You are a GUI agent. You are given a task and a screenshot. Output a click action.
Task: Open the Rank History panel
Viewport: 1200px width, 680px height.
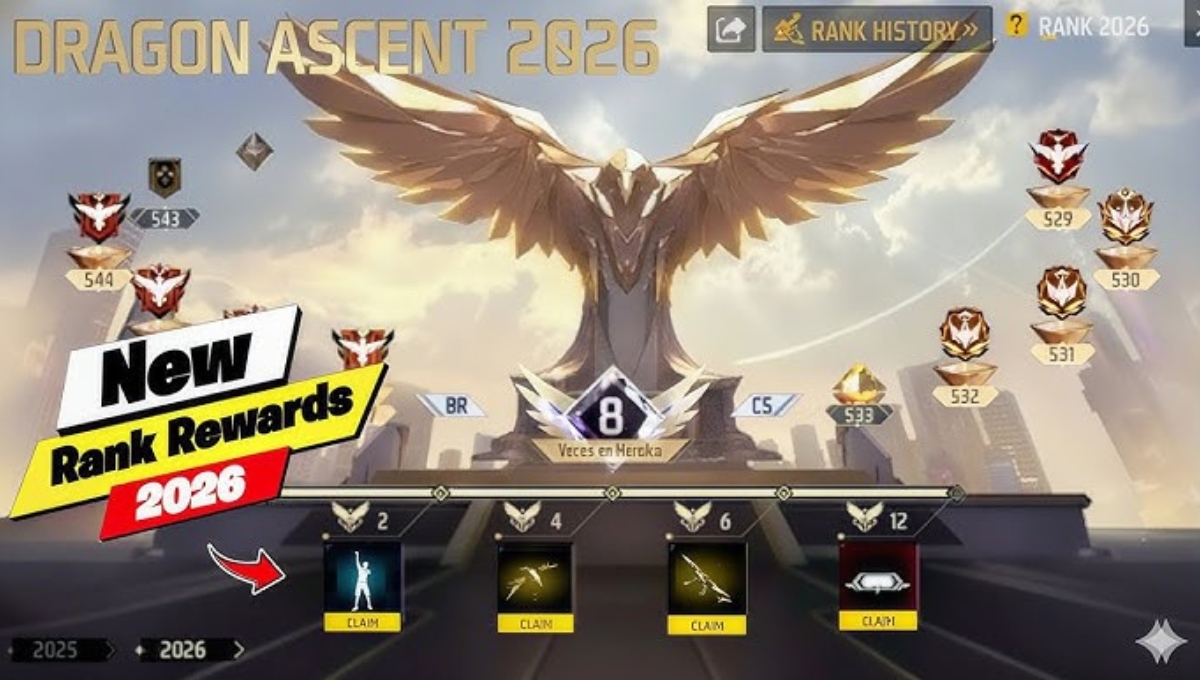point(877,29)
